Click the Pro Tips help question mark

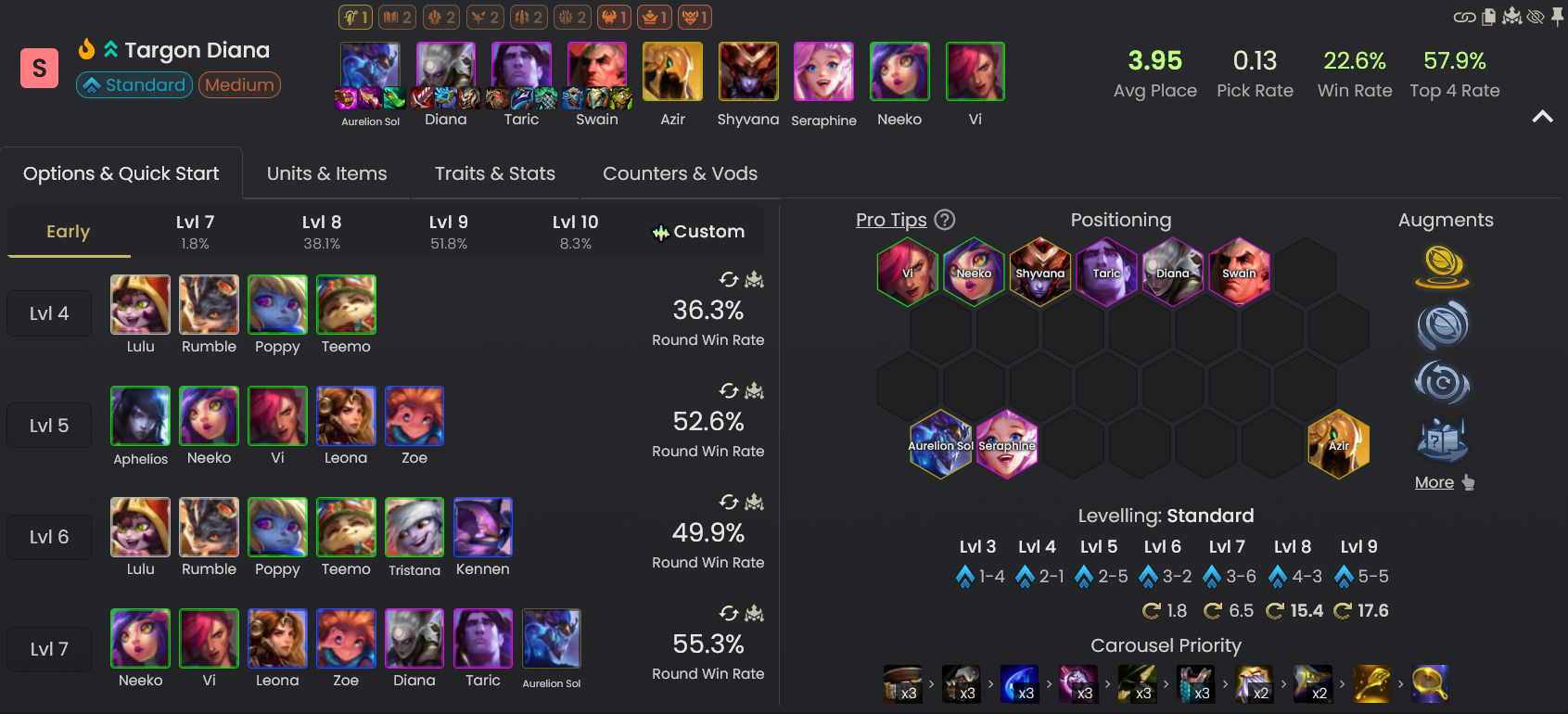point(944,220)
